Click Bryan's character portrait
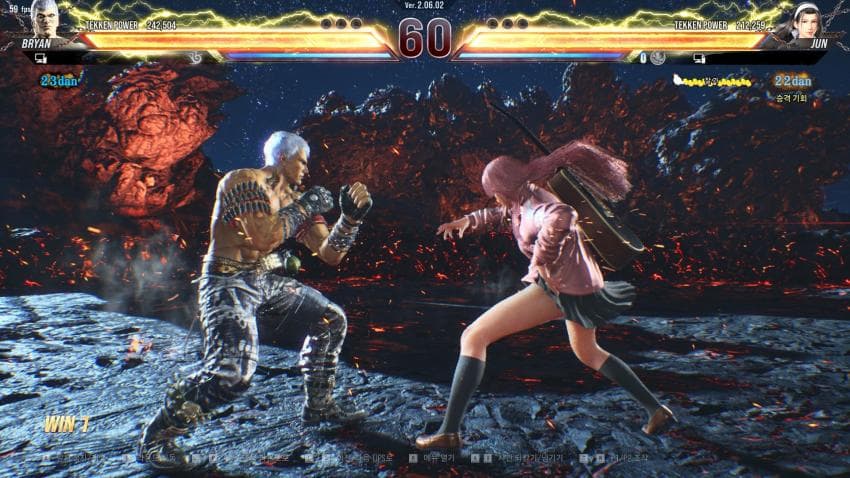The width and height of the screenshot is (850, 478). coord(44,18)
